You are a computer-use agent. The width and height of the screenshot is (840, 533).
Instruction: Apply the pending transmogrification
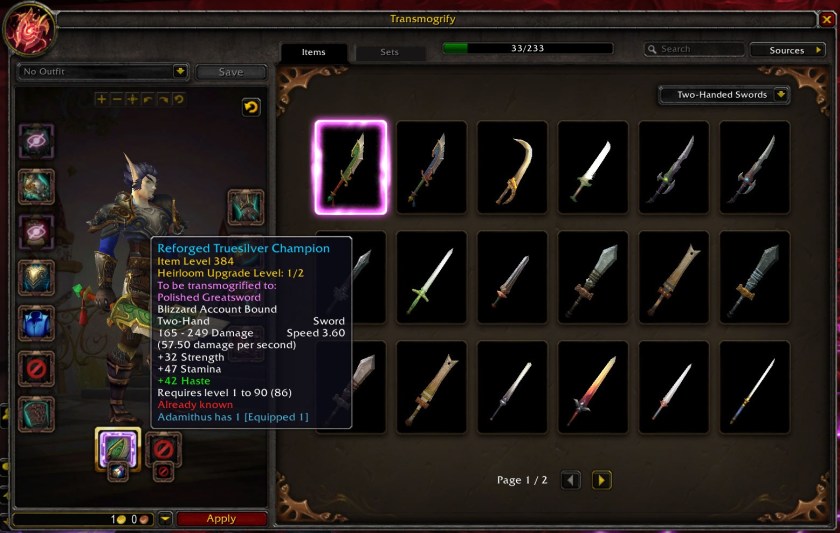point(221,519)
